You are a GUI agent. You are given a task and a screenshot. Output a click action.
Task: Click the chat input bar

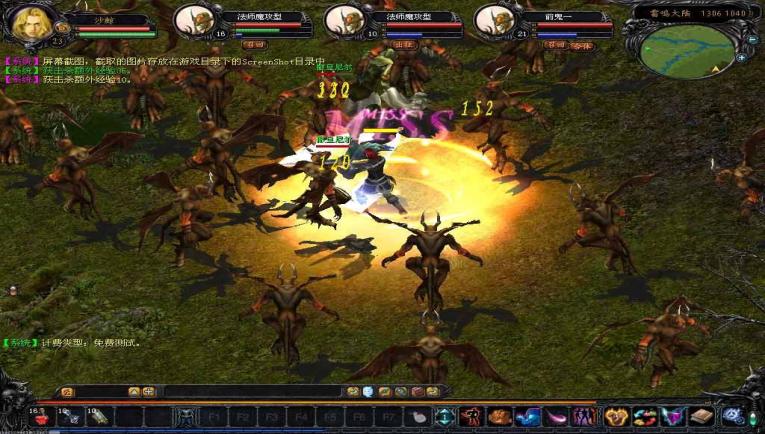pyautogui.click(x=250, y=391)
